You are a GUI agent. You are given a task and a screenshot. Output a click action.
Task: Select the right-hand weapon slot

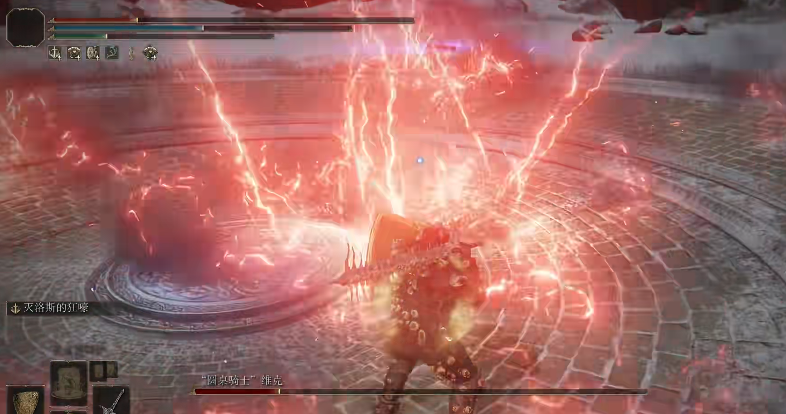click(111, 401)
